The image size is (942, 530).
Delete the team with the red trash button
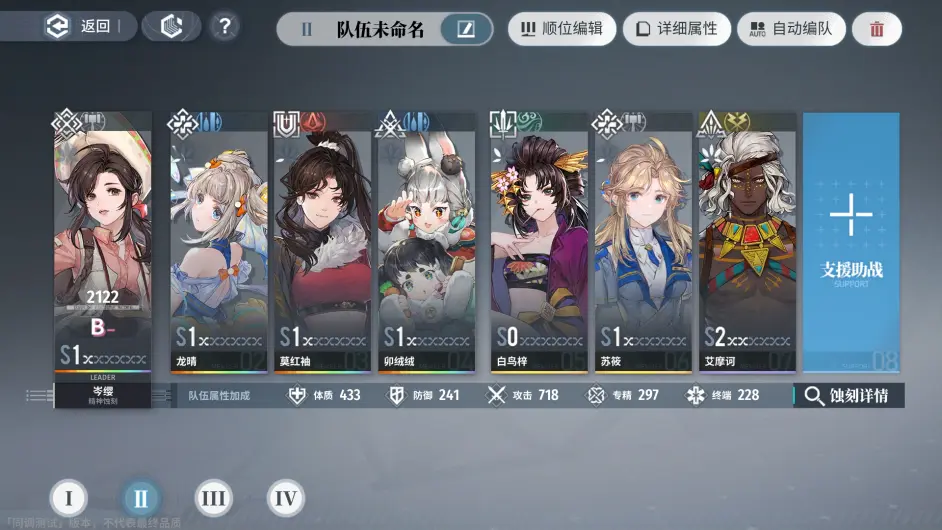pyautogui.click(x=877, y=29)
